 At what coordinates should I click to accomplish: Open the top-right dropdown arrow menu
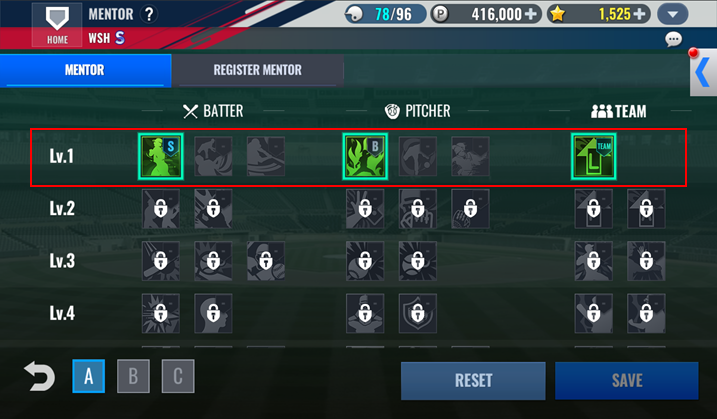[x=673, y=14]
